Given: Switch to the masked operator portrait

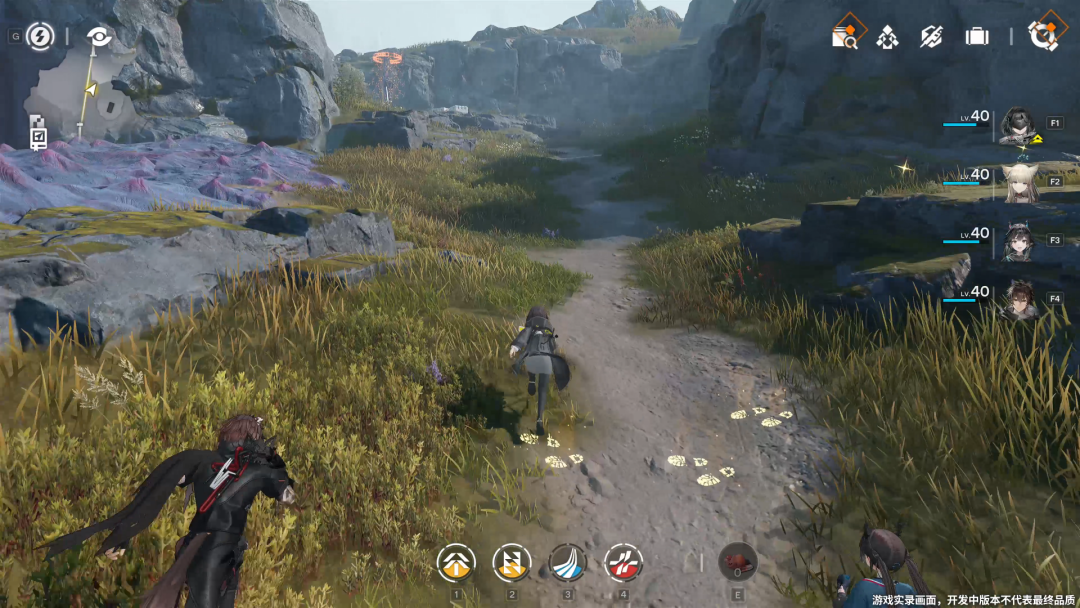Looking at the screenshot, I should point(1019,124).
